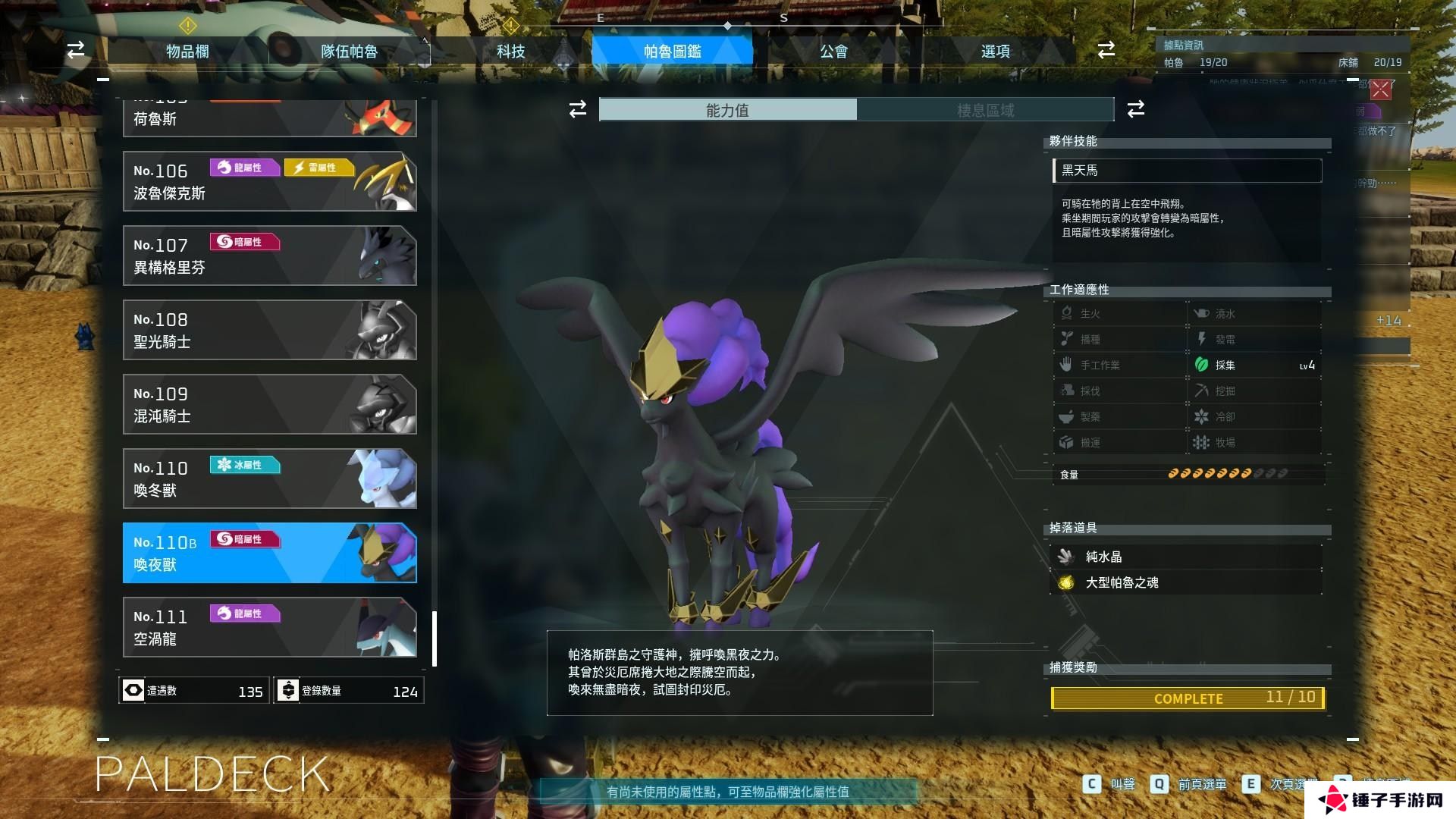Image resolution: width=1456 pixels, height=819 pixels.
Task: Open the 選項 options tab
Action: click(995, 51)
